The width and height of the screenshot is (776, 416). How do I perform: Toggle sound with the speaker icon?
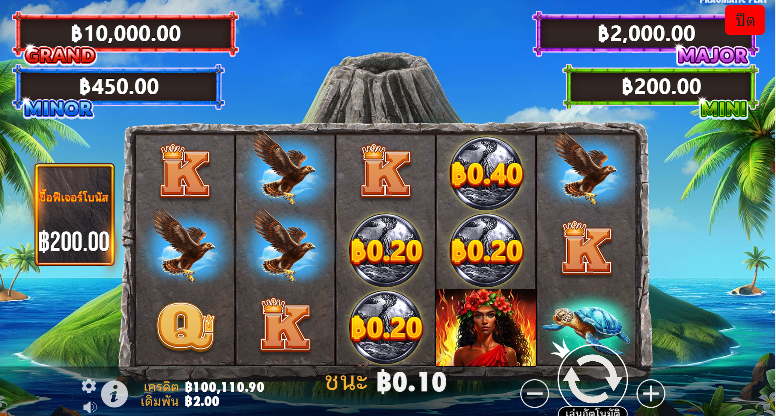point(89,407)
